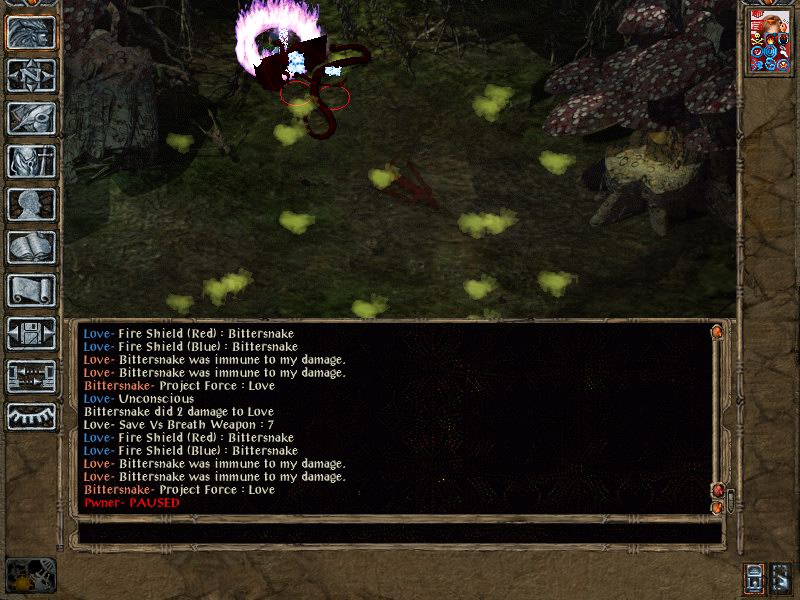
Task: Open the priest scroll button
Action: point(30,290)
